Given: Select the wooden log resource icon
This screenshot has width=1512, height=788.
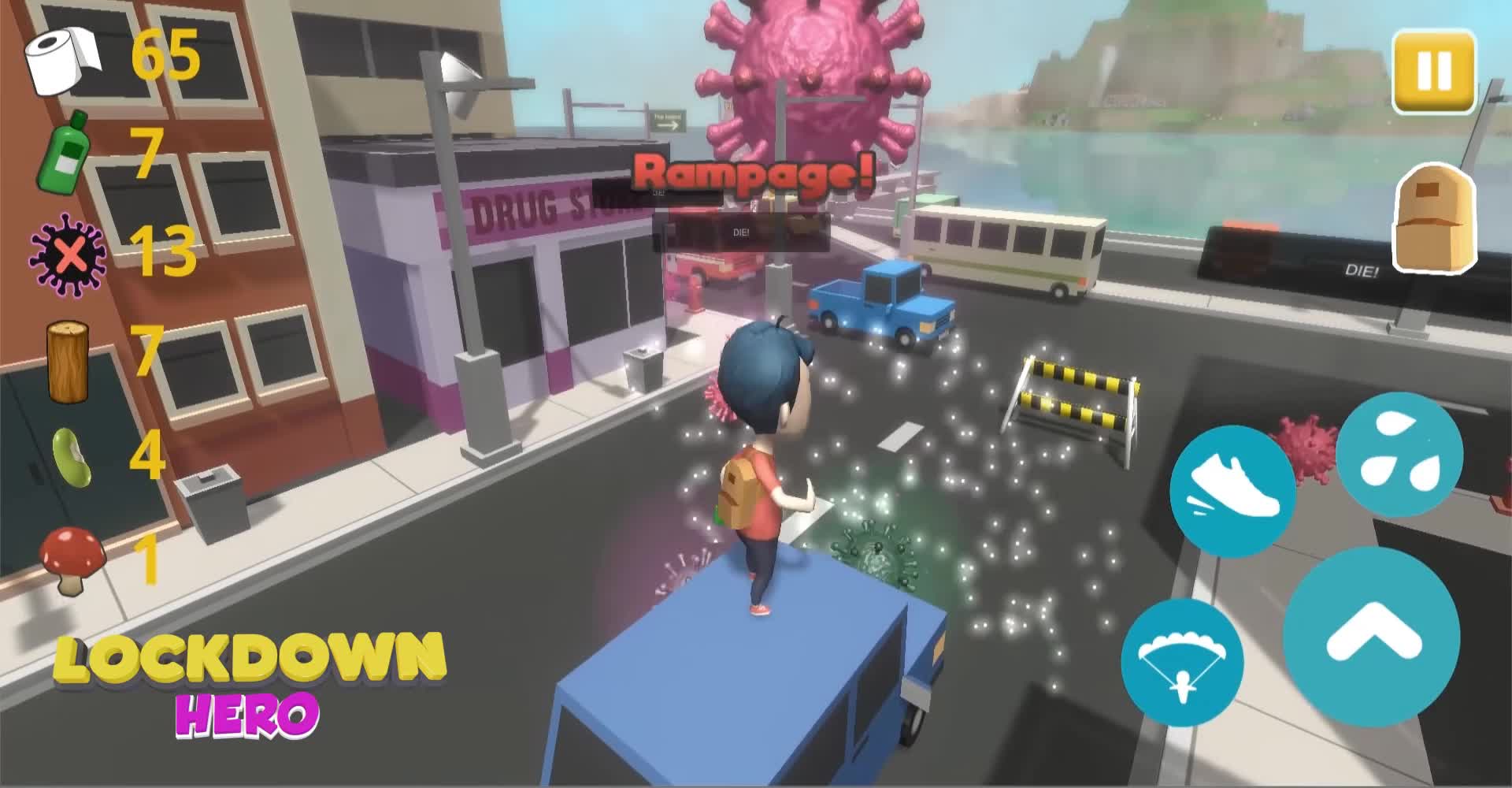Looking at the screenshot, I should coord(67,359).
